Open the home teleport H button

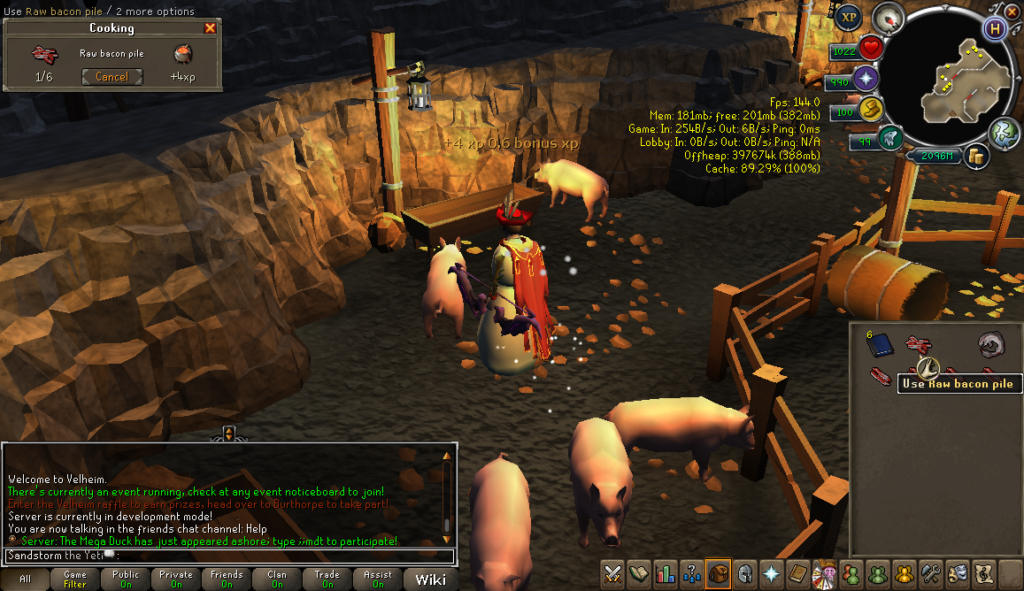tap(994, 28)
